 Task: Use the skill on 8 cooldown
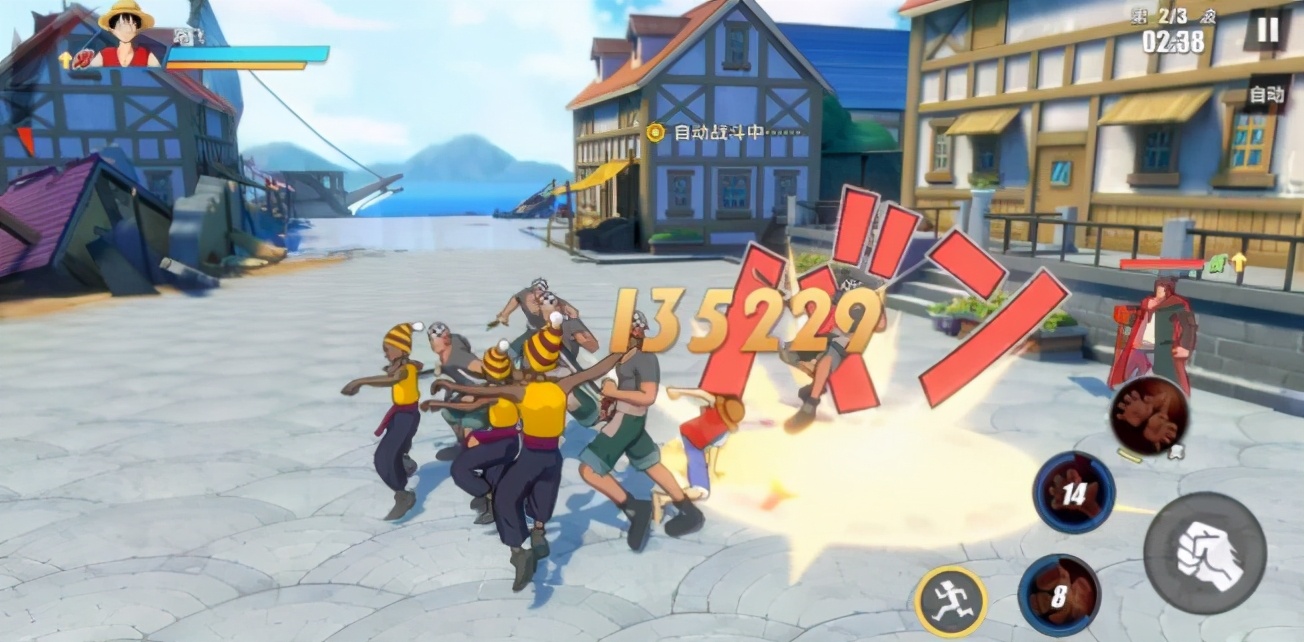click(x=1059, y=595)
